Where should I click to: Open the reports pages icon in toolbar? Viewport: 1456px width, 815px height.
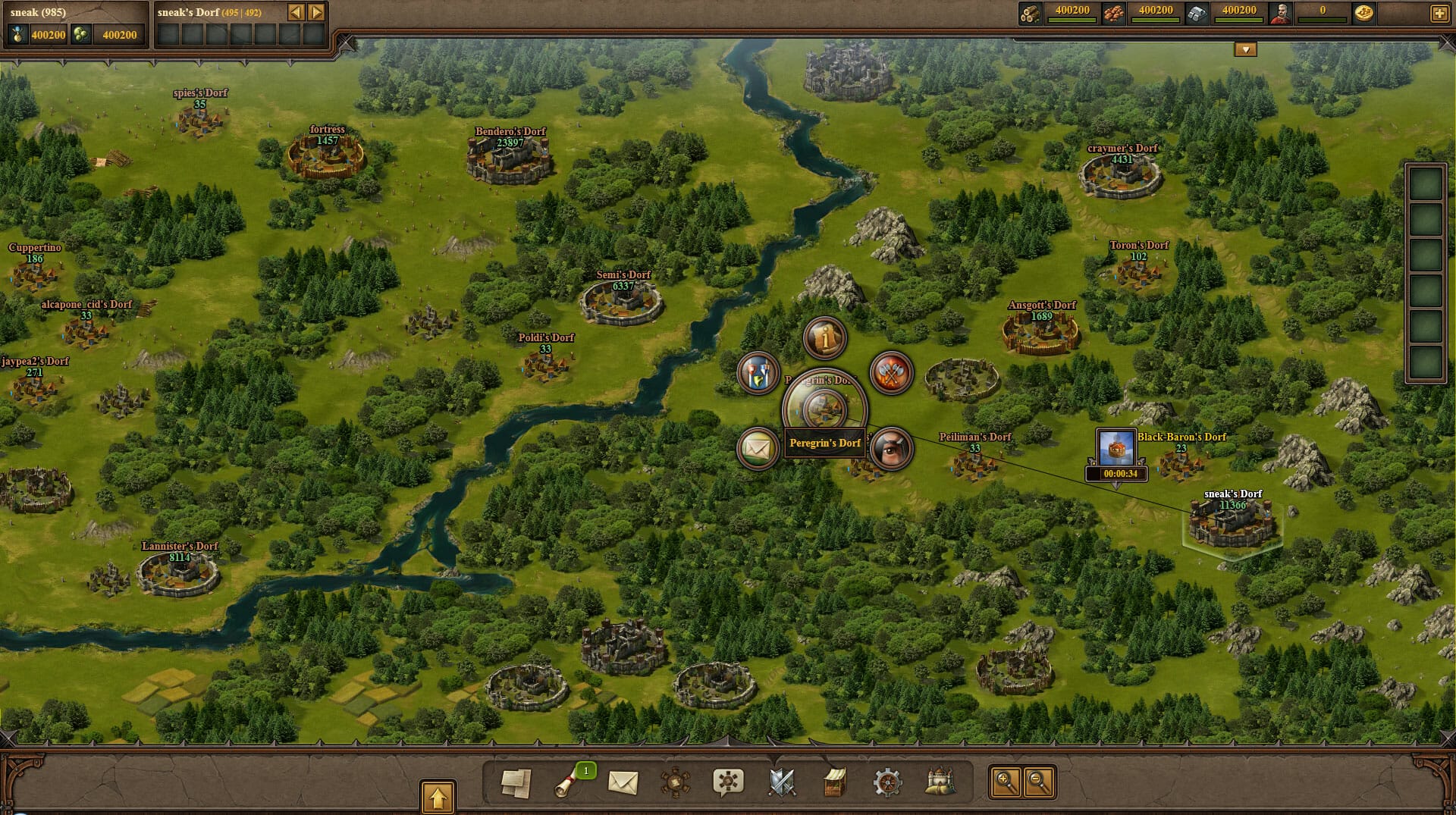point(516,782)
